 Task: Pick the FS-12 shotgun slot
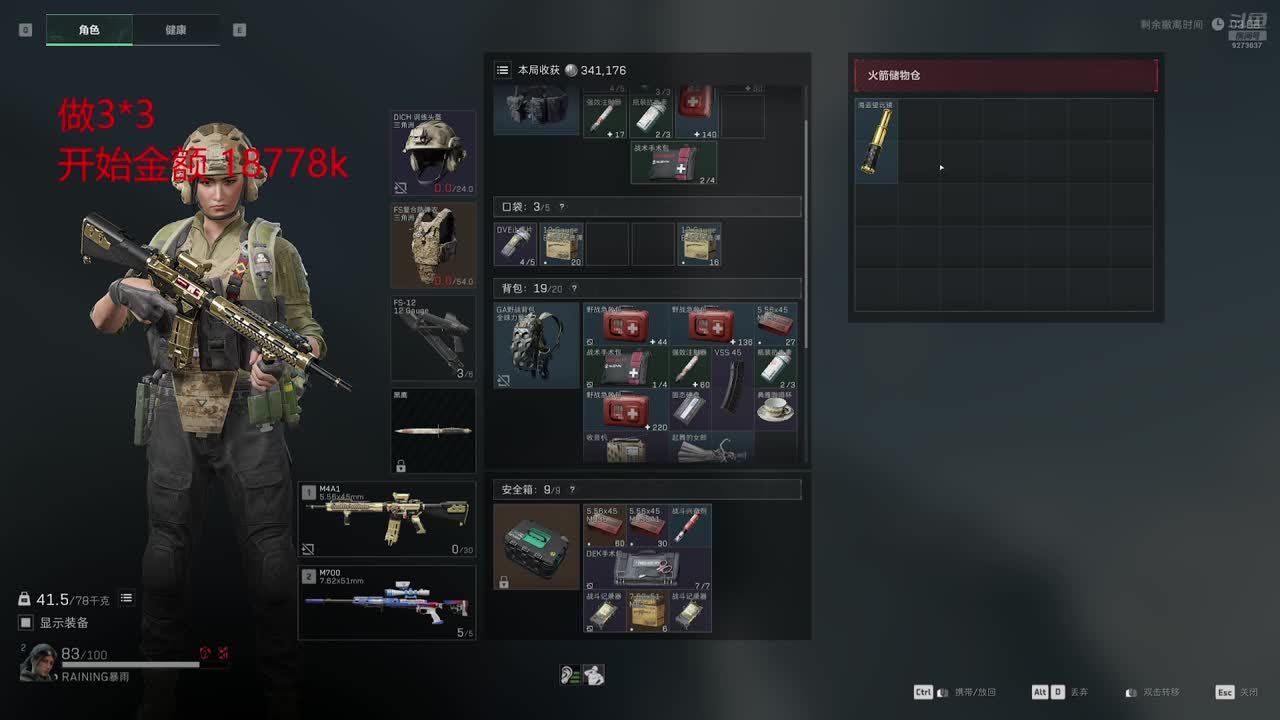(433, 337)
